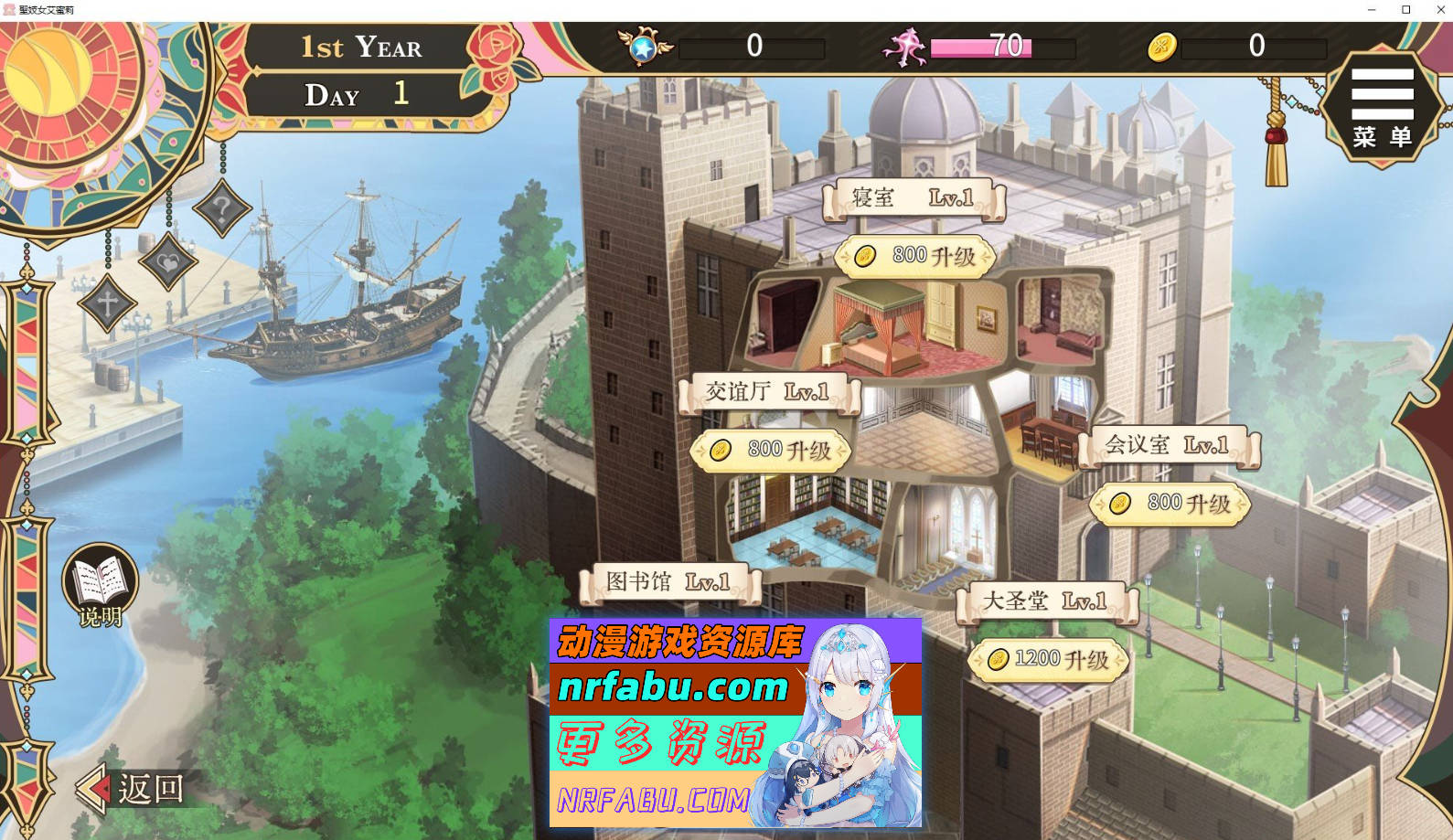Upgrade 大圣堂 with the 1200 button
1453x840 pixels.
pyautogui.click(x=1049, y=657)
